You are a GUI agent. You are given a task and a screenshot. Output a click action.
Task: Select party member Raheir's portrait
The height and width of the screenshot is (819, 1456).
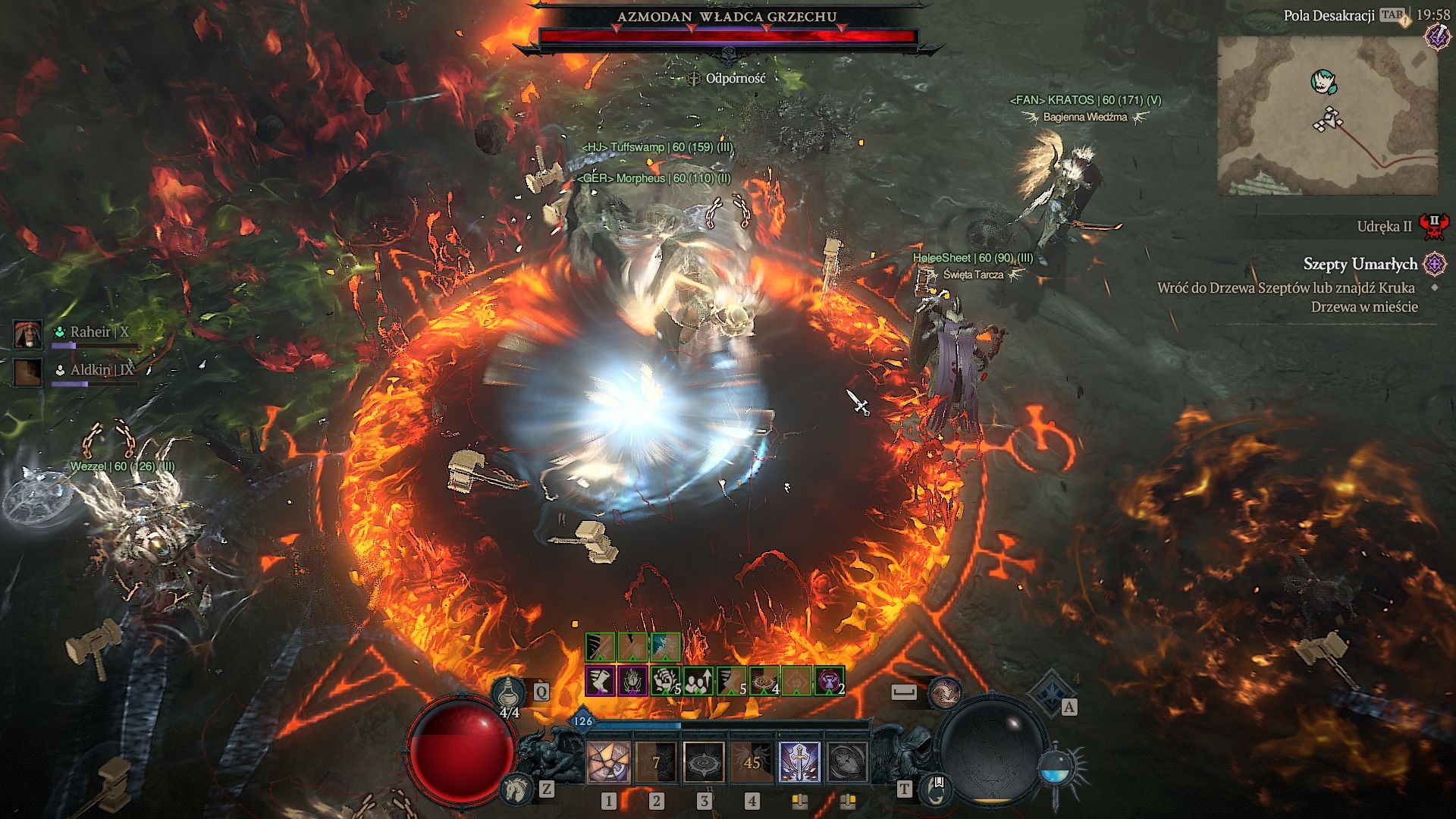[x=27, y=334]
